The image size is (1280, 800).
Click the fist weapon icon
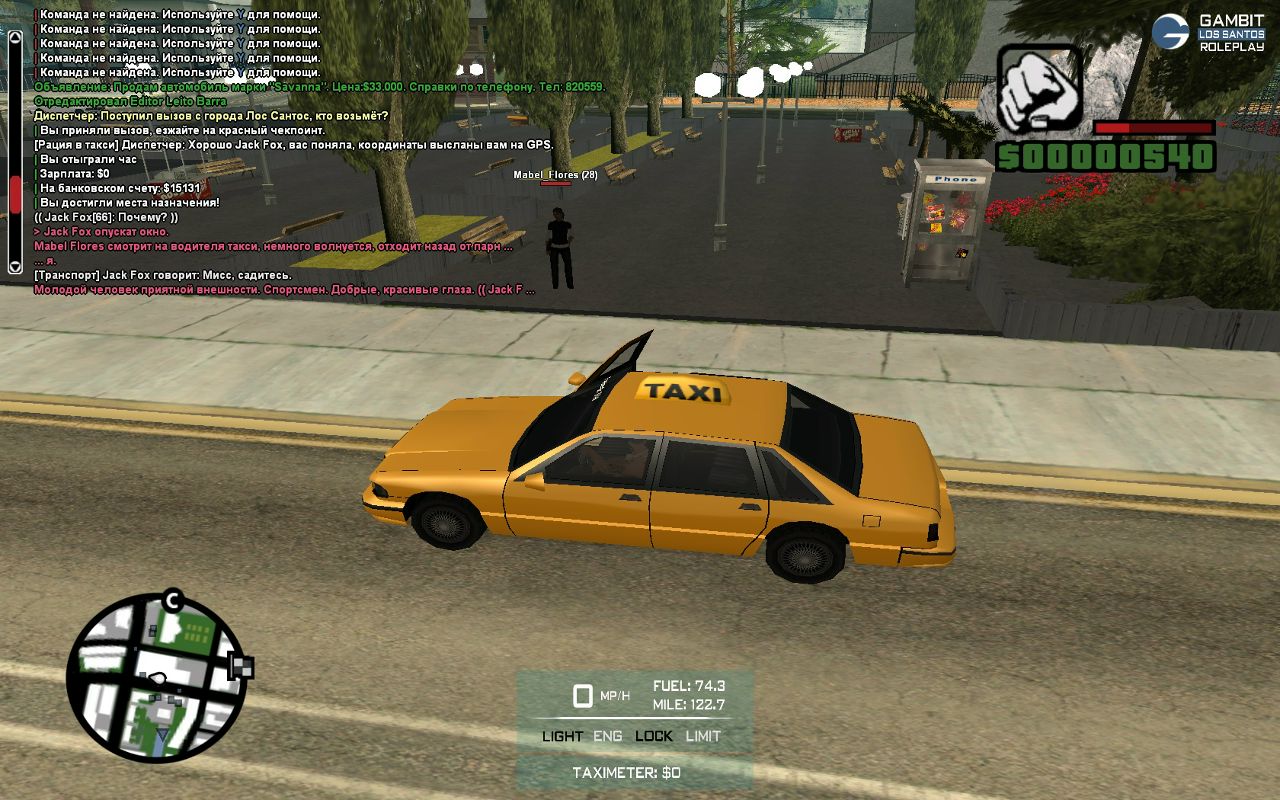(1040, 91)
